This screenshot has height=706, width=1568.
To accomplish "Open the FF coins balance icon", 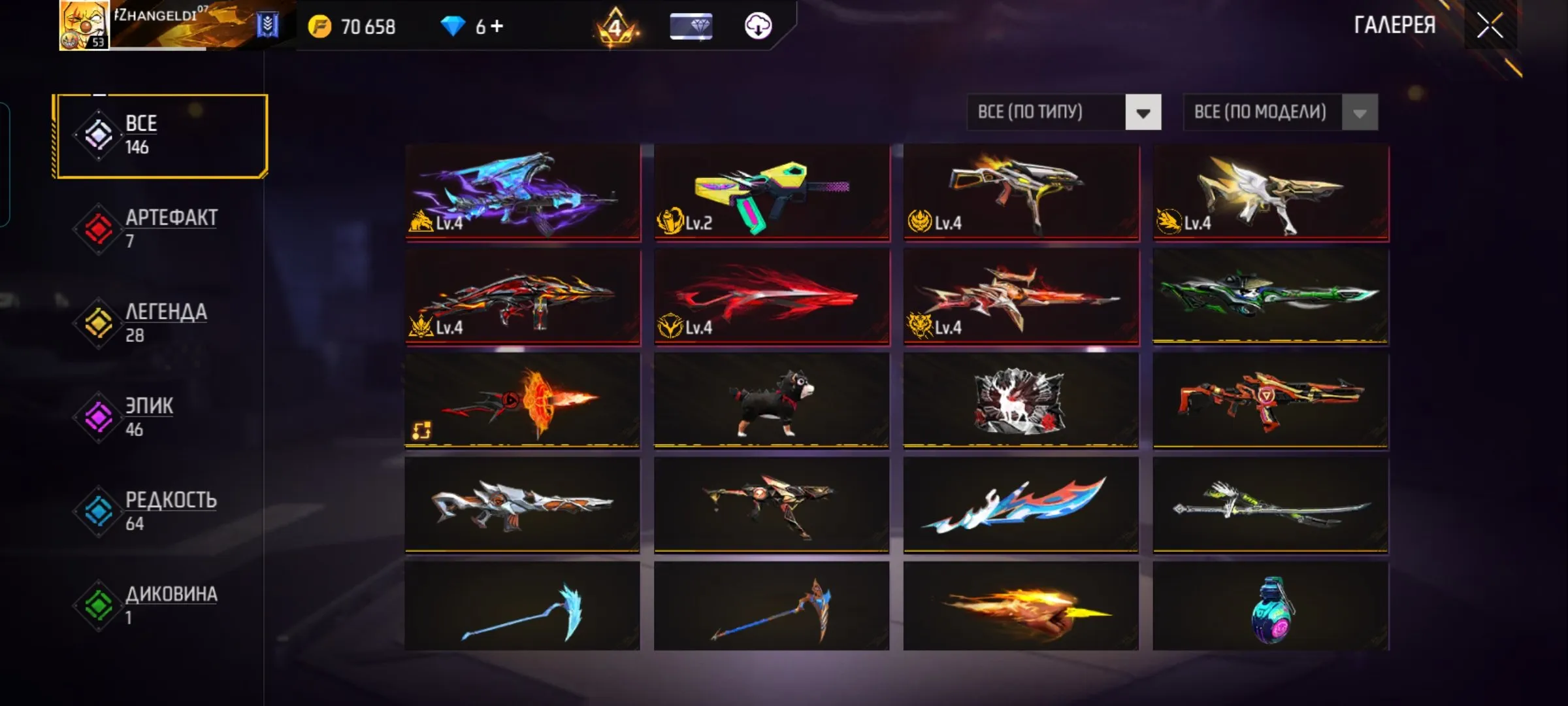I will click(319, 27).
